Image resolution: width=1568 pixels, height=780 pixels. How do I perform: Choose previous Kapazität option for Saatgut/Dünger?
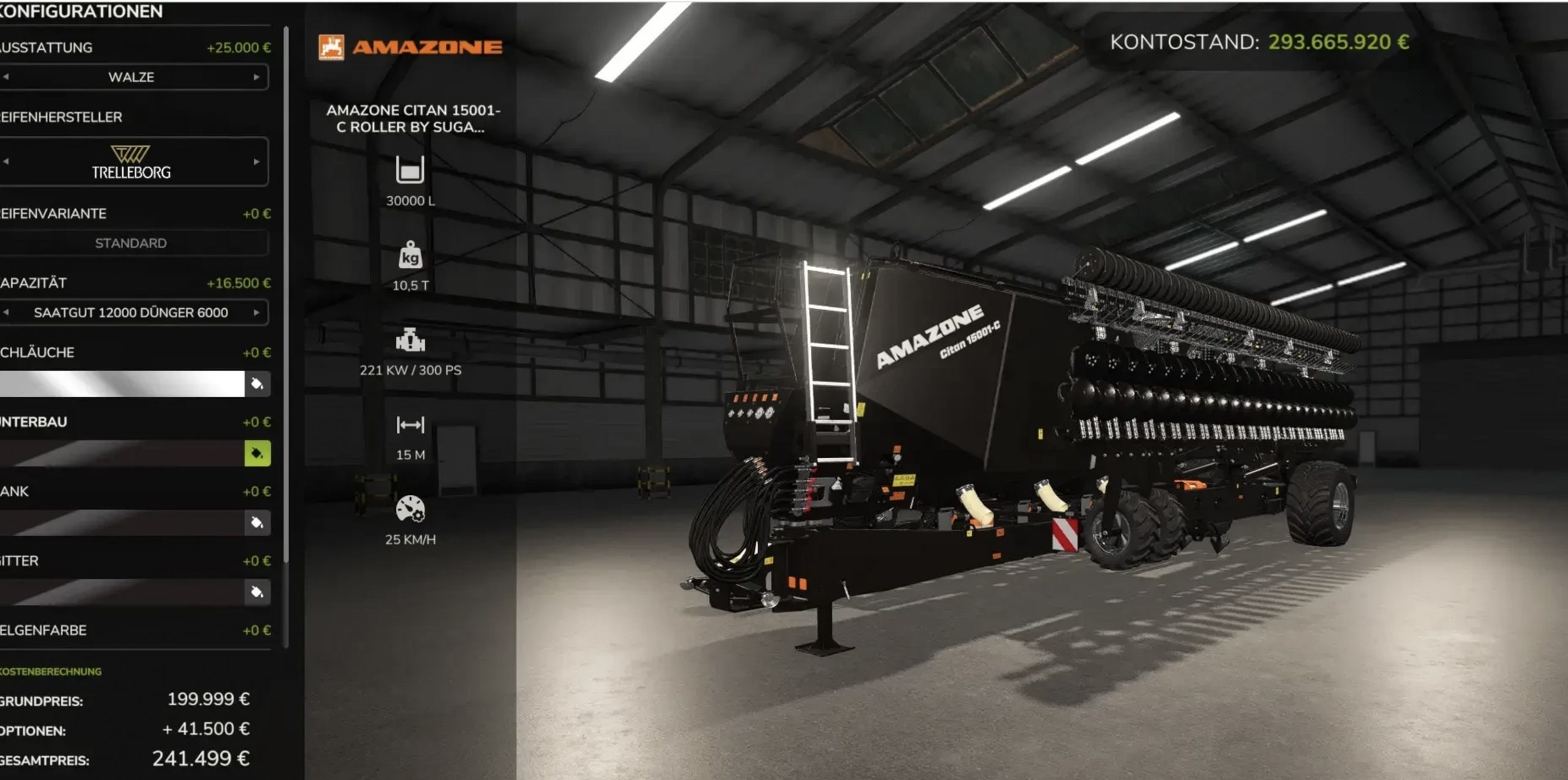pos(6,312)
